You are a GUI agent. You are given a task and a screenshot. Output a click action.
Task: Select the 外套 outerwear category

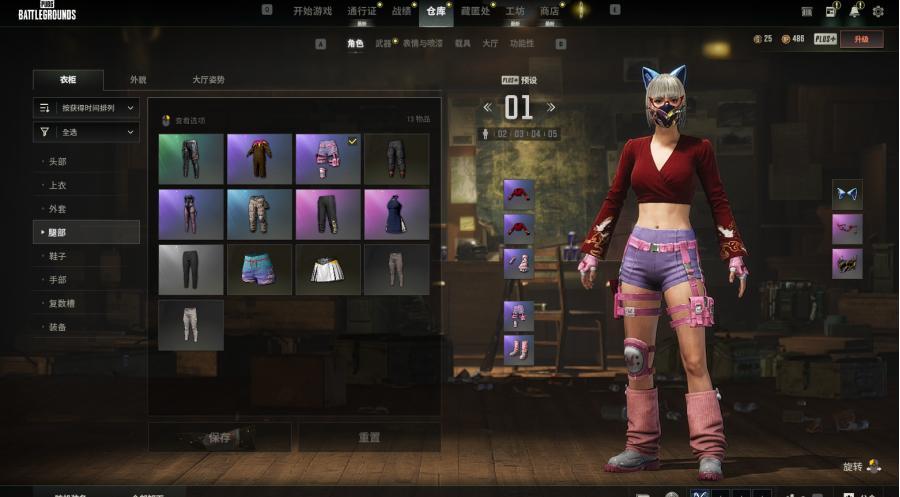coord(57,209)
